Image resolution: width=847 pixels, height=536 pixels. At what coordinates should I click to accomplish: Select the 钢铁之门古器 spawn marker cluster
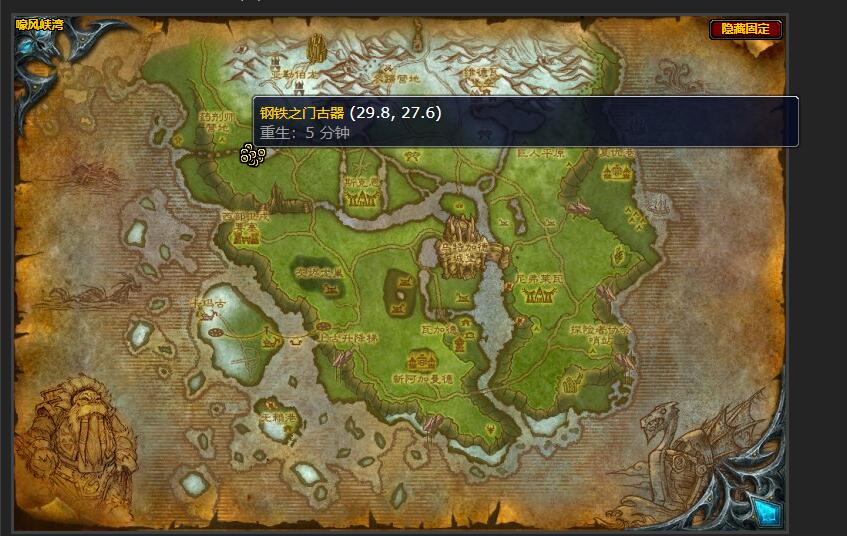252,154
